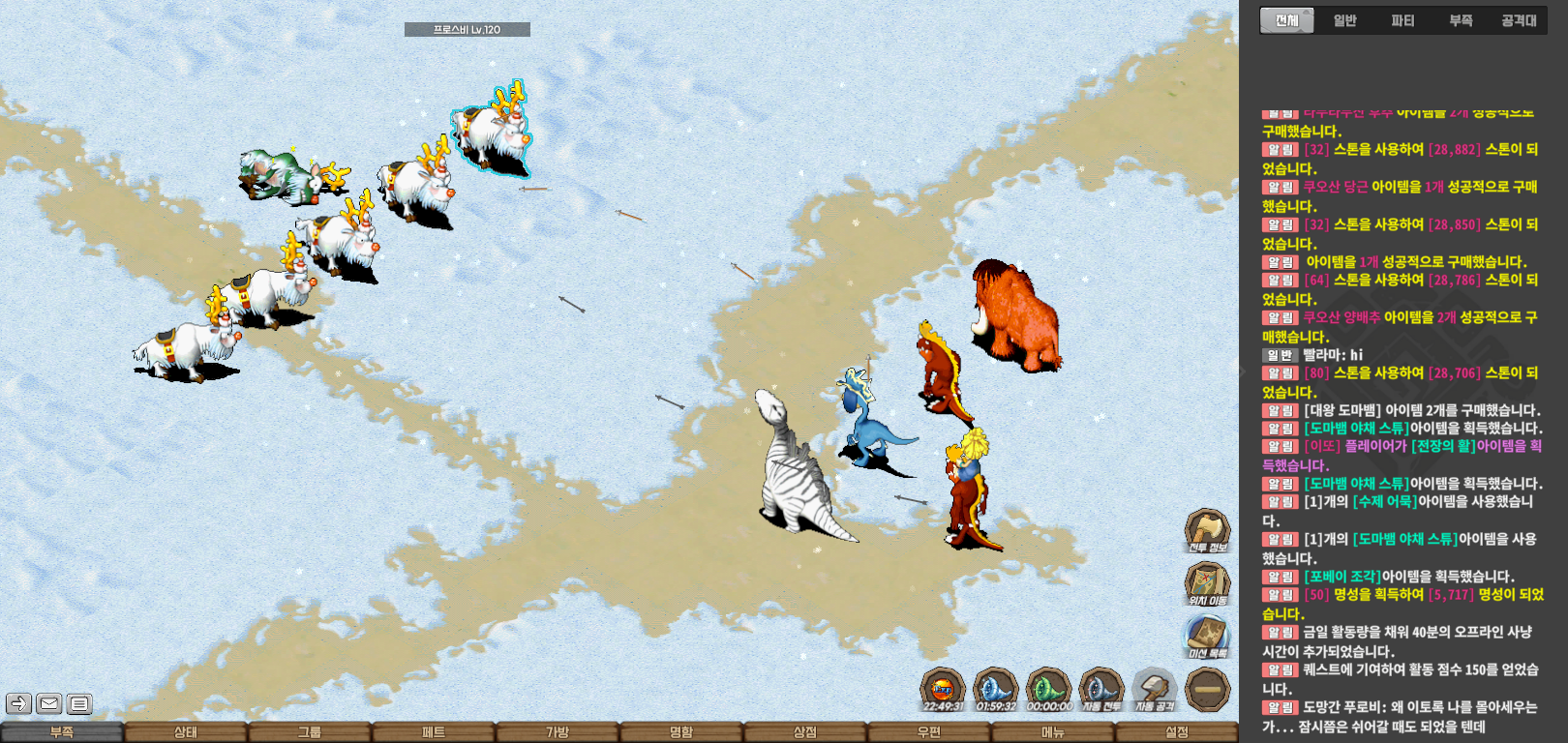Viewport: 1568px width, 743px height.
Task: Toggle 자동 공격 (auto attack) hammer icon
Action: click(1154, 689)
